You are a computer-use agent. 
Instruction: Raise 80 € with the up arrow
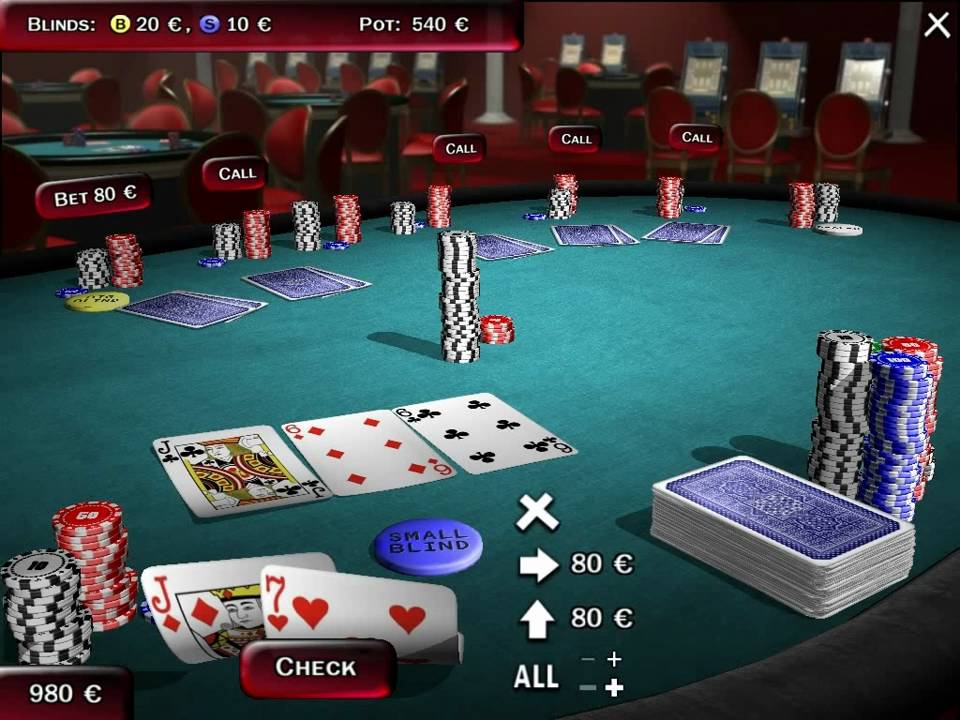538,620
